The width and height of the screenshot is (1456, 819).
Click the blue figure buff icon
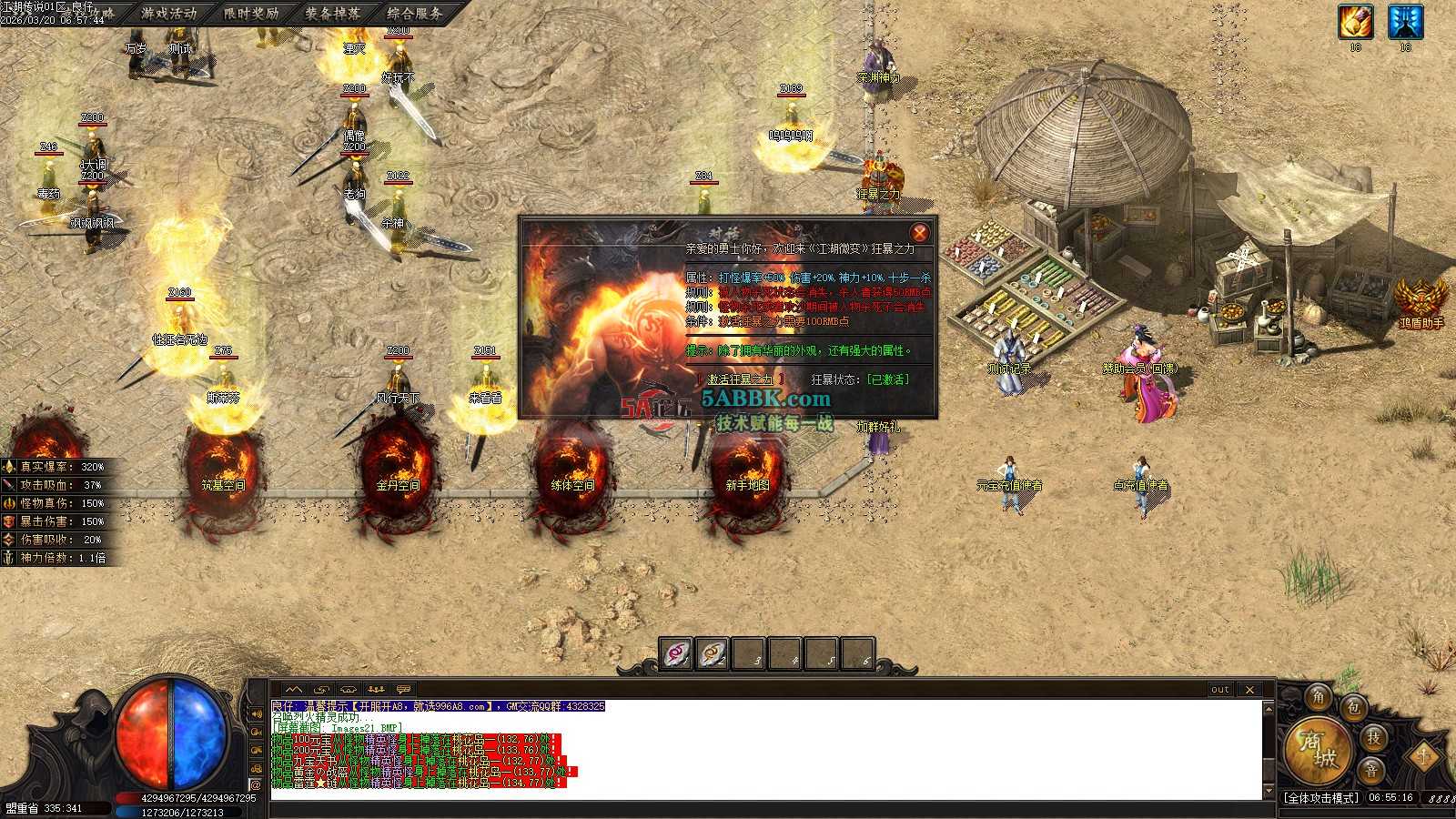1404,22
